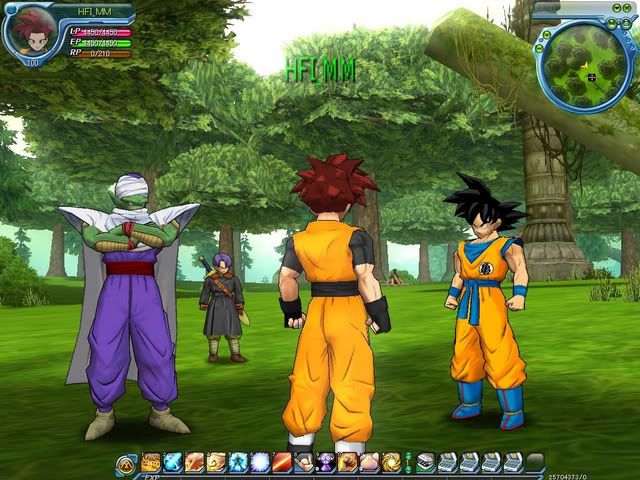Click the HFI_MM player portrait
640x480 pixels.
tap(27, 33)
